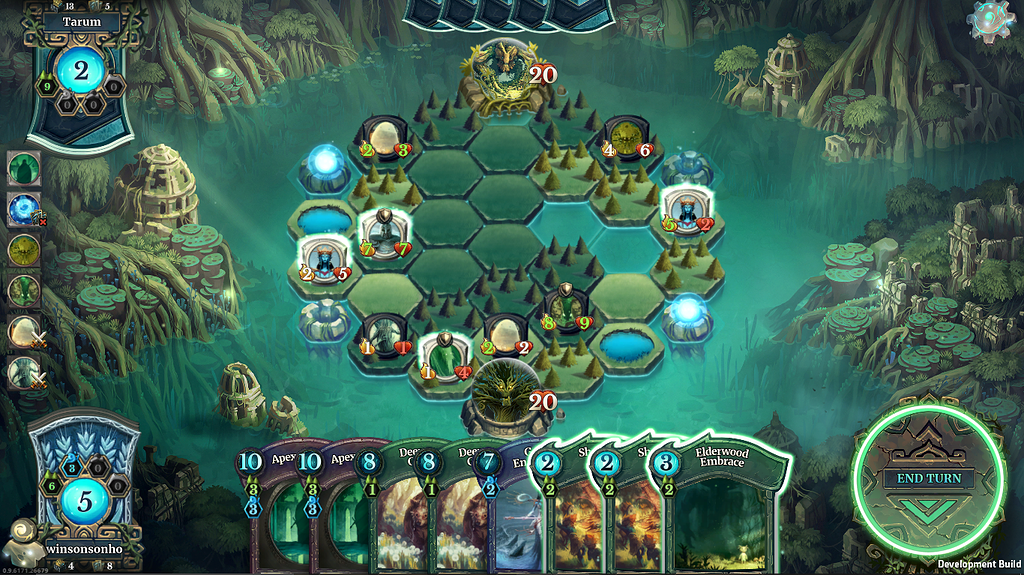Choose the 8/9 green creature on the board

(565, 306)
